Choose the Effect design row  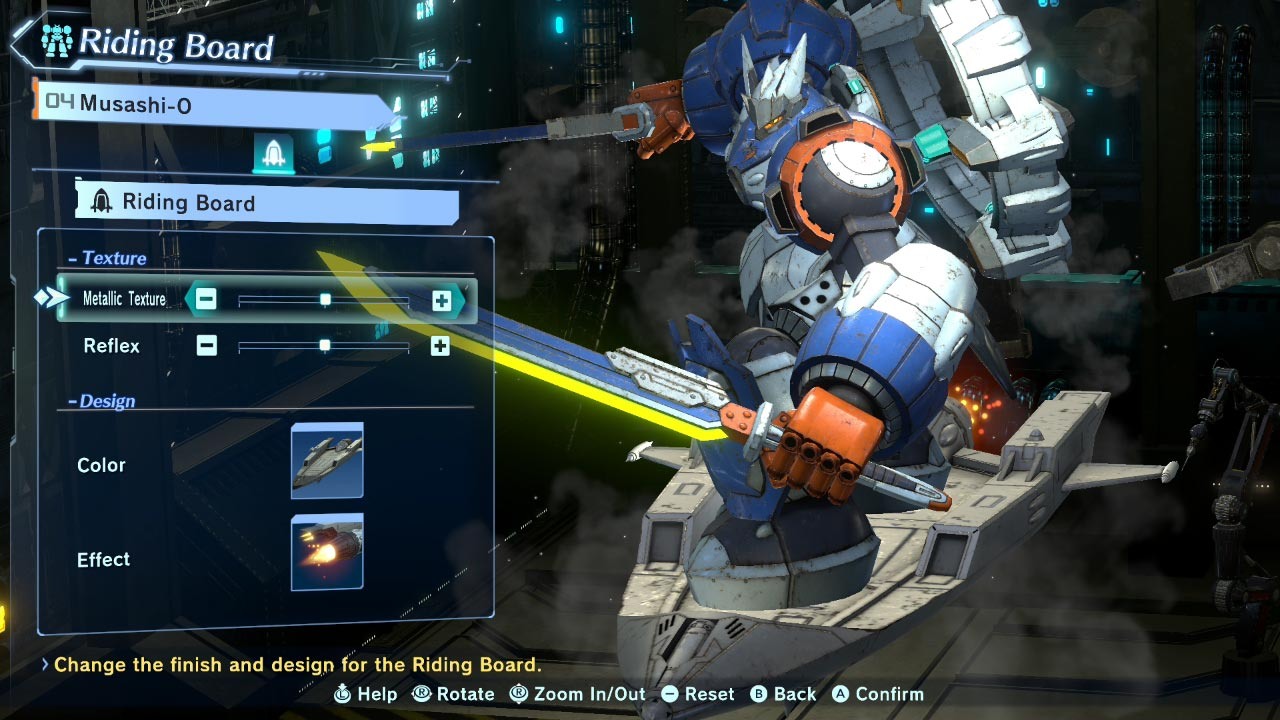104,559
